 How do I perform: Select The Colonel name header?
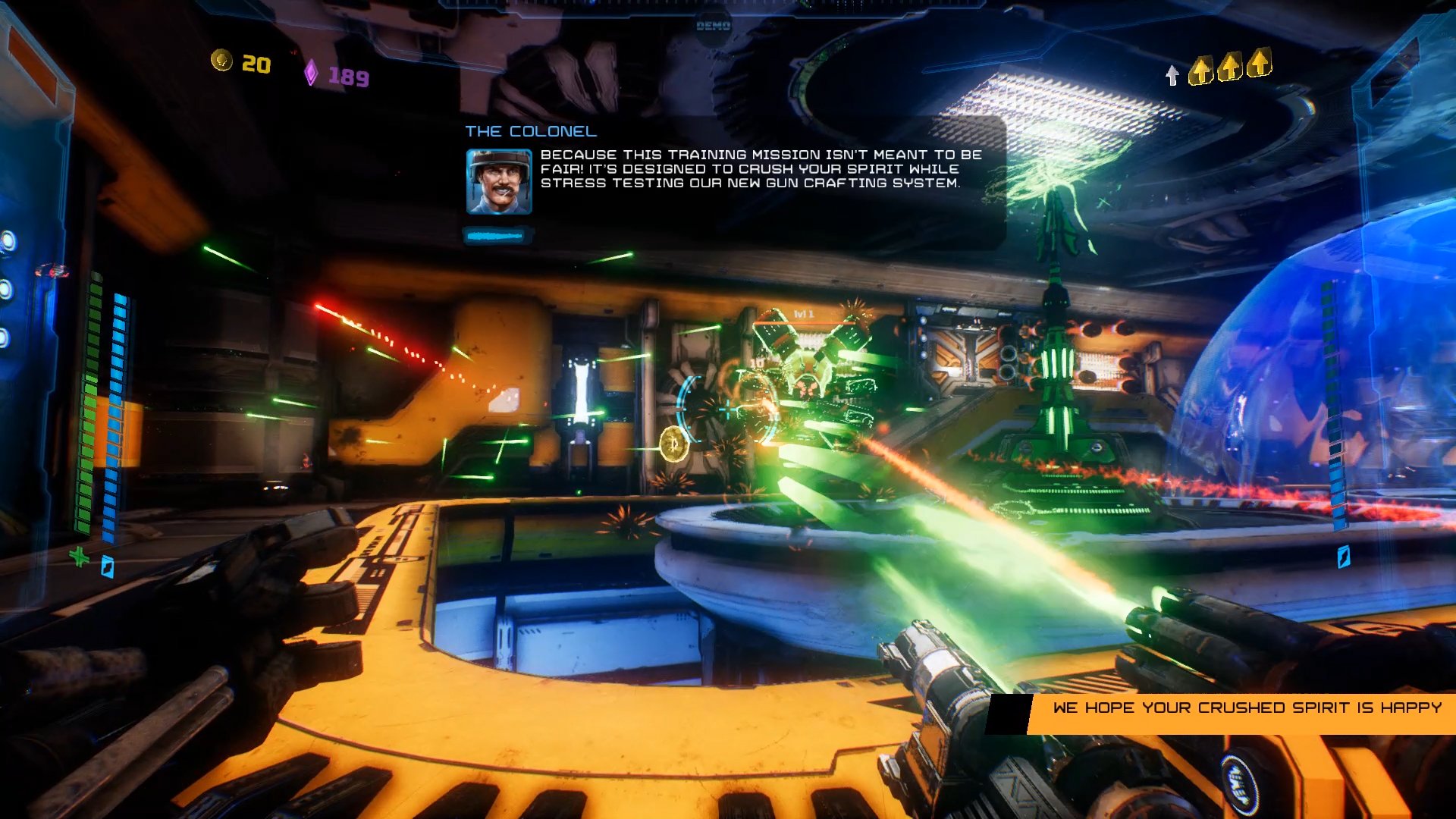531,130
